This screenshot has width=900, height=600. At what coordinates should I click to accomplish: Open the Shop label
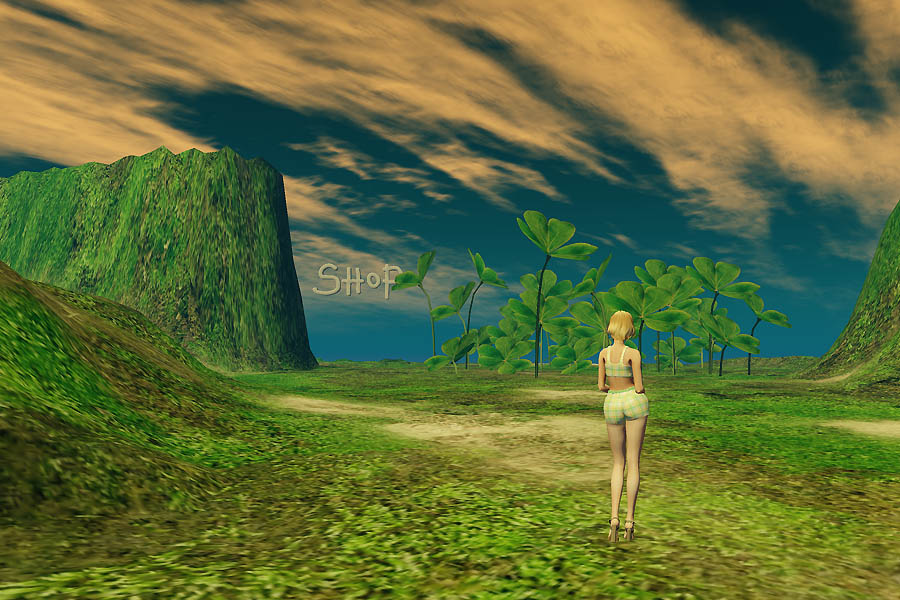pyautogui.click(x=356, y=280)
